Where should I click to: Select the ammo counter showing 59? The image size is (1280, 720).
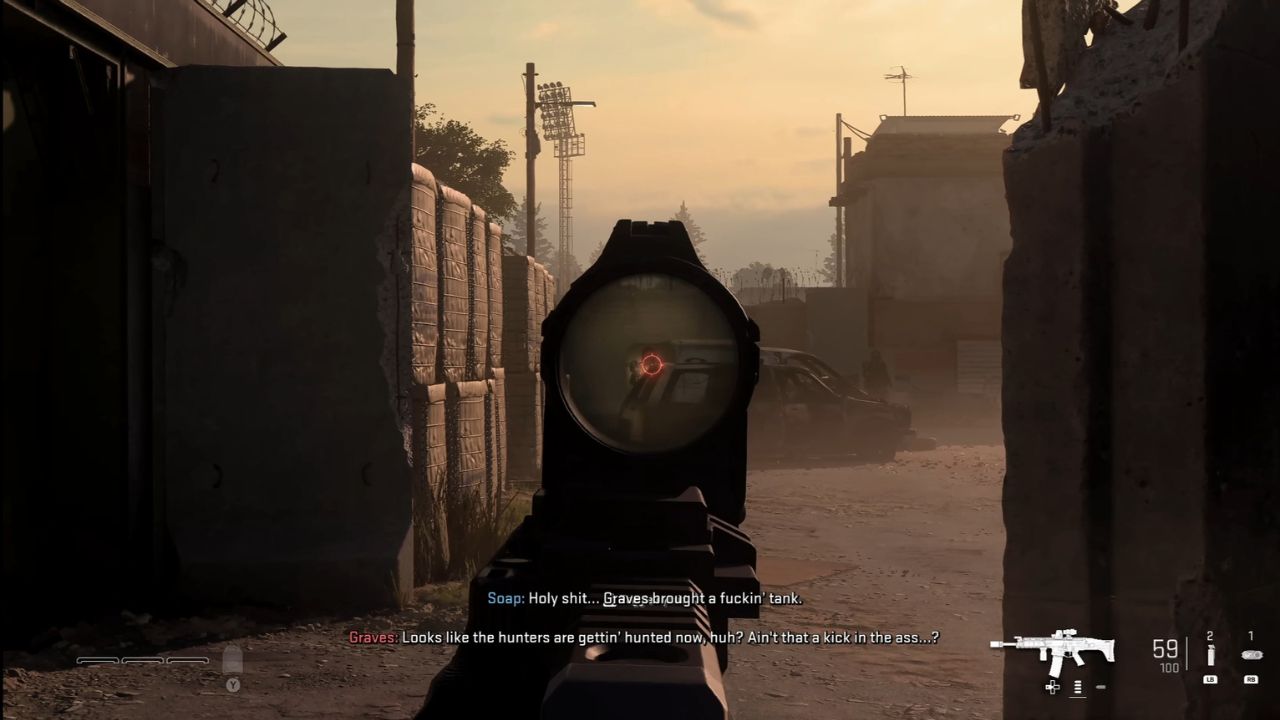[x=1165, y=646]
